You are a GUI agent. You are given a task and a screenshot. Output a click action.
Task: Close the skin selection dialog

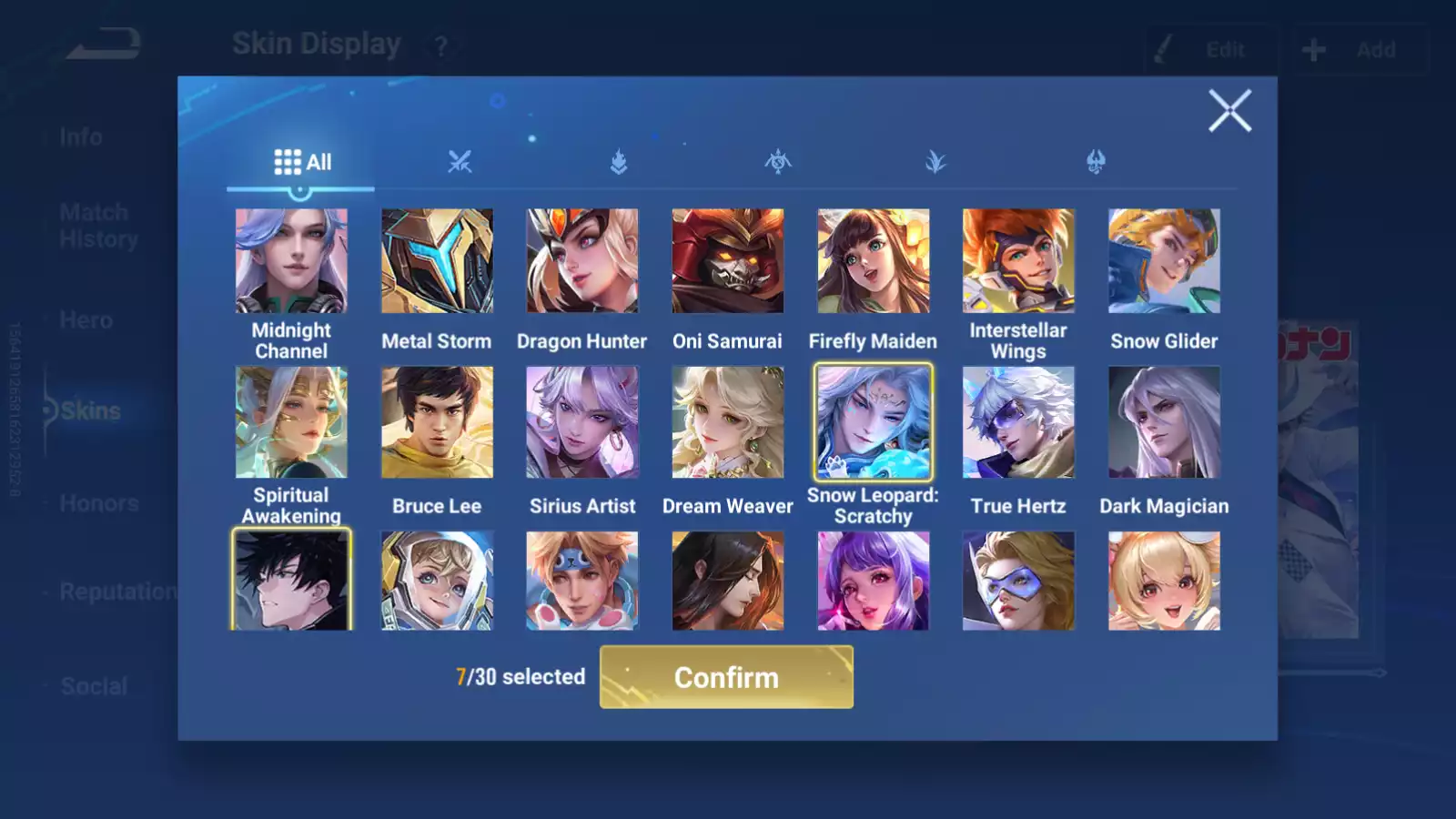pyautogui.click(x=1229, y=111)
